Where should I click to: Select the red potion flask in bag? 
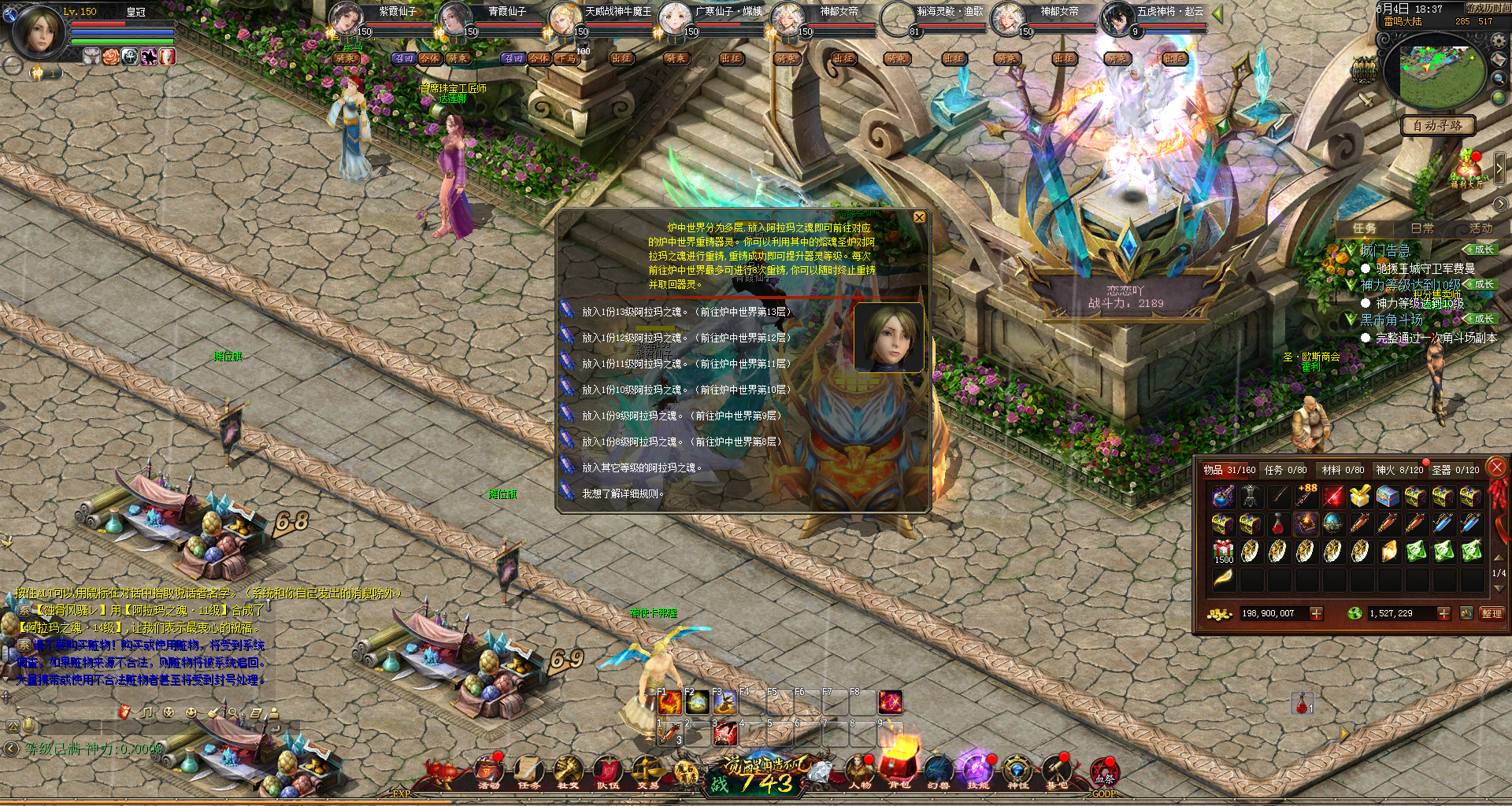[x=1277, y=523]
